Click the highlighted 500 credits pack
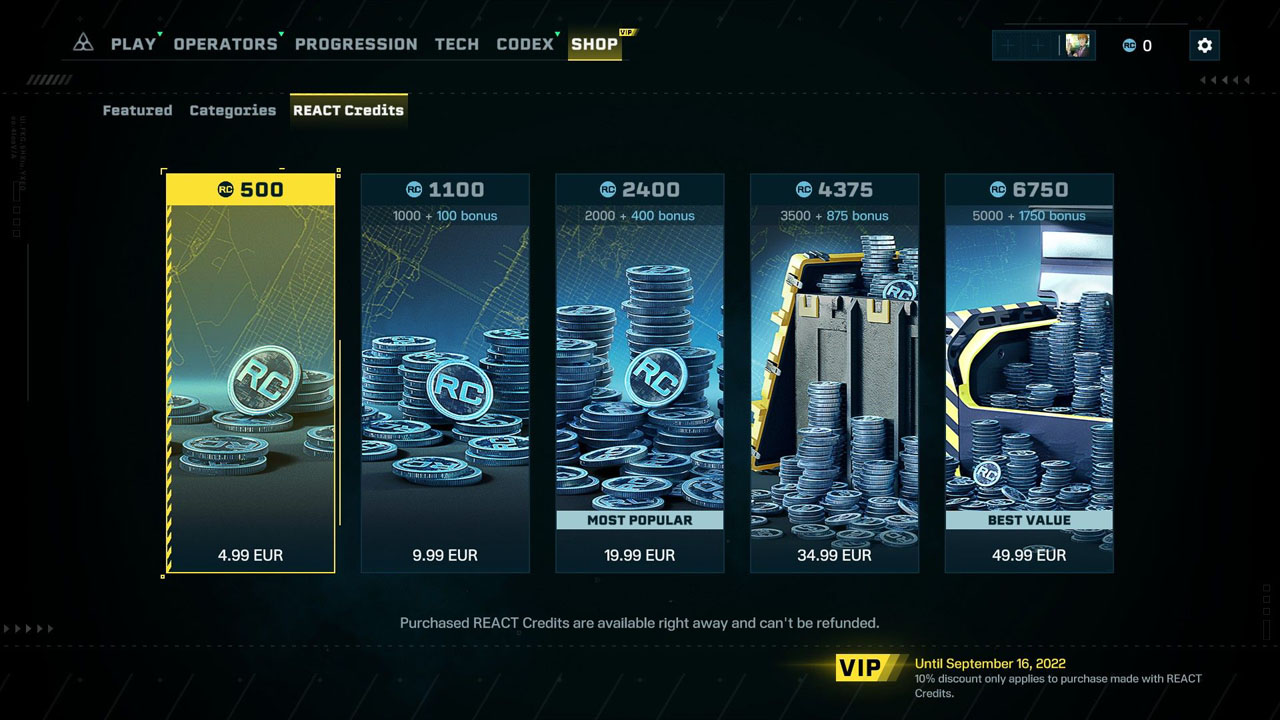 coord(250,370)
